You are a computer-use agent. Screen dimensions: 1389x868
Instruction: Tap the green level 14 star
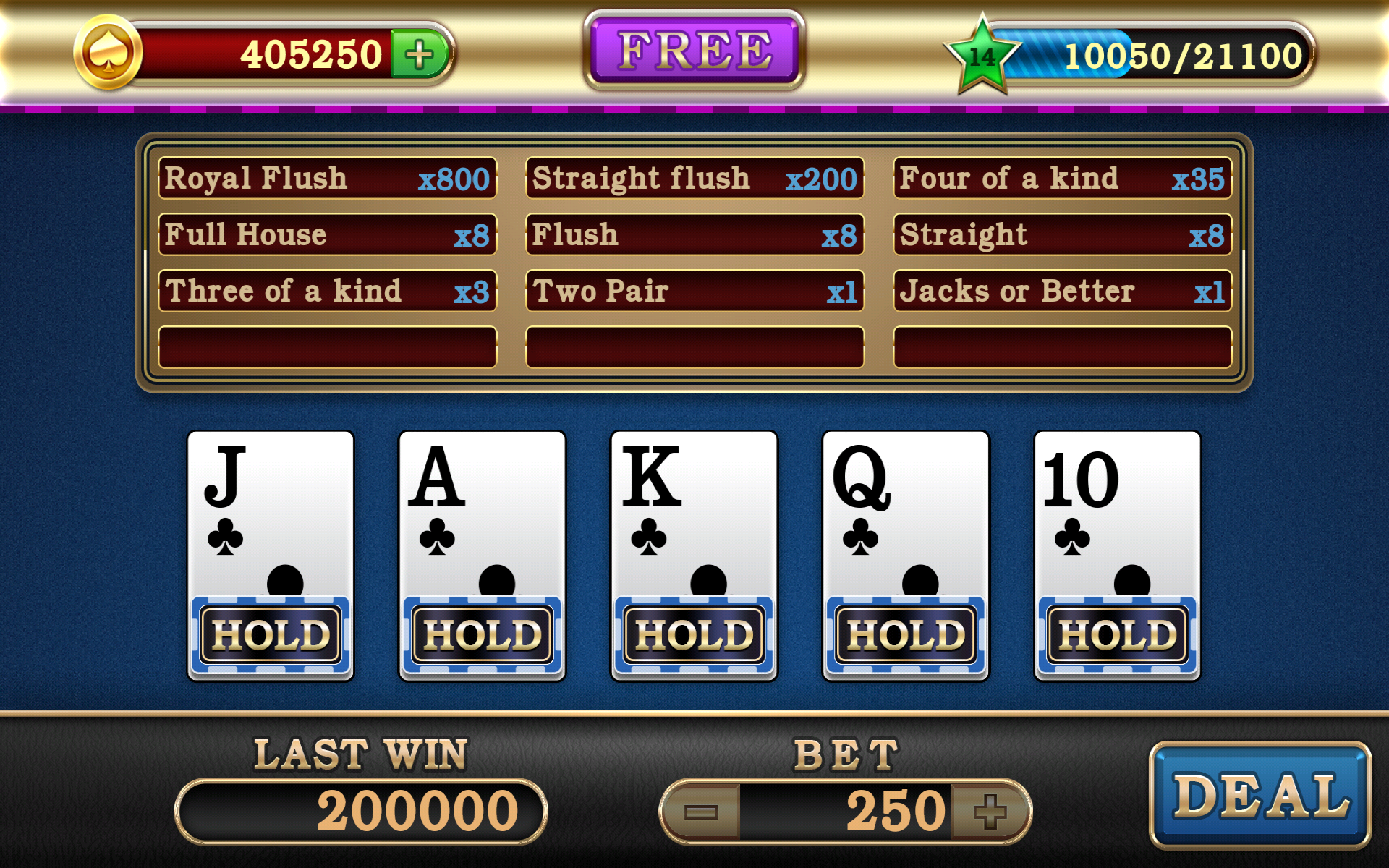(982, 56)
